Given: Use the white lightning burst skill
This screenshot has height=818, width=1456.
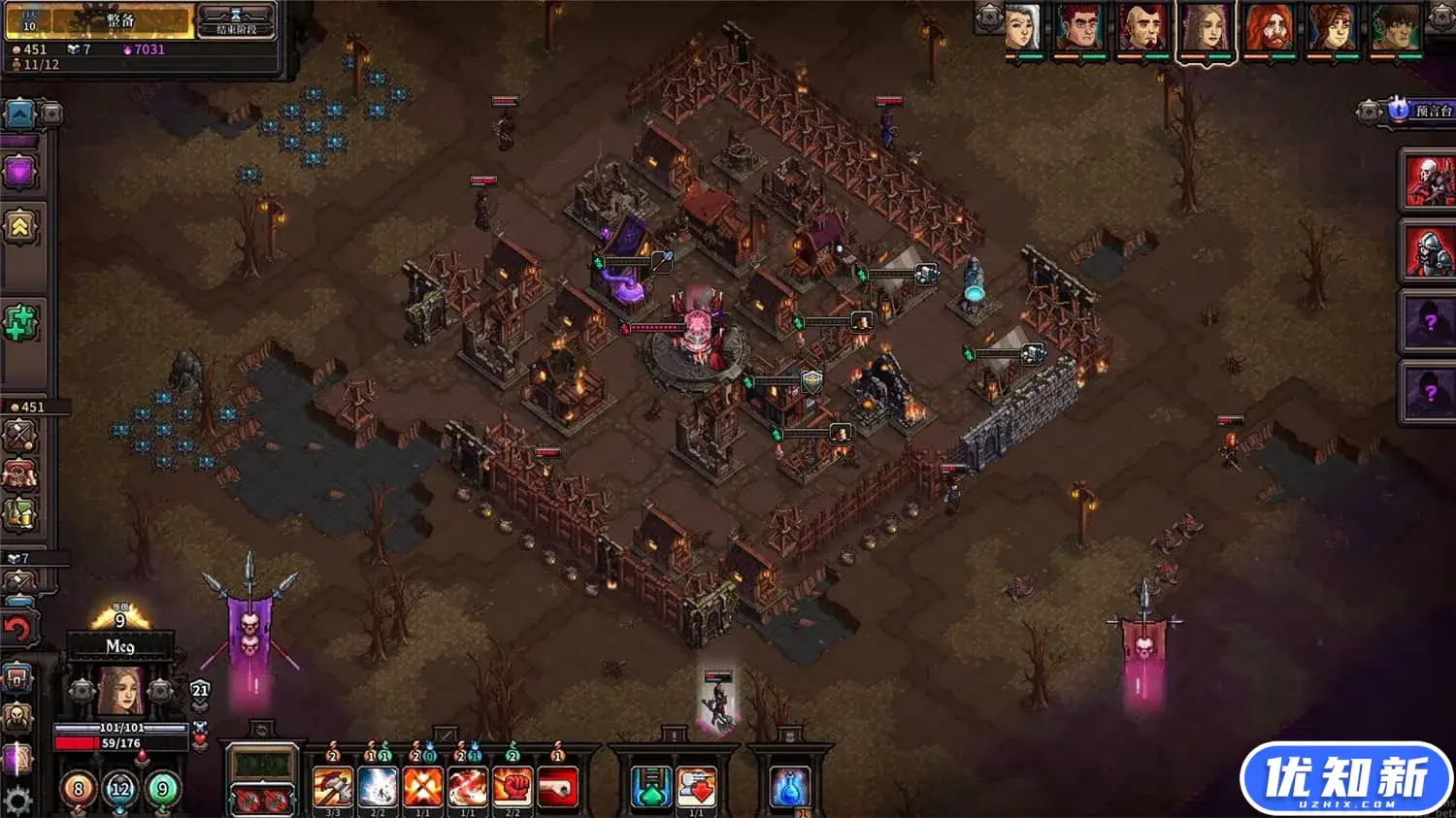Looking at the screenshot, I should tap(378, 786).
